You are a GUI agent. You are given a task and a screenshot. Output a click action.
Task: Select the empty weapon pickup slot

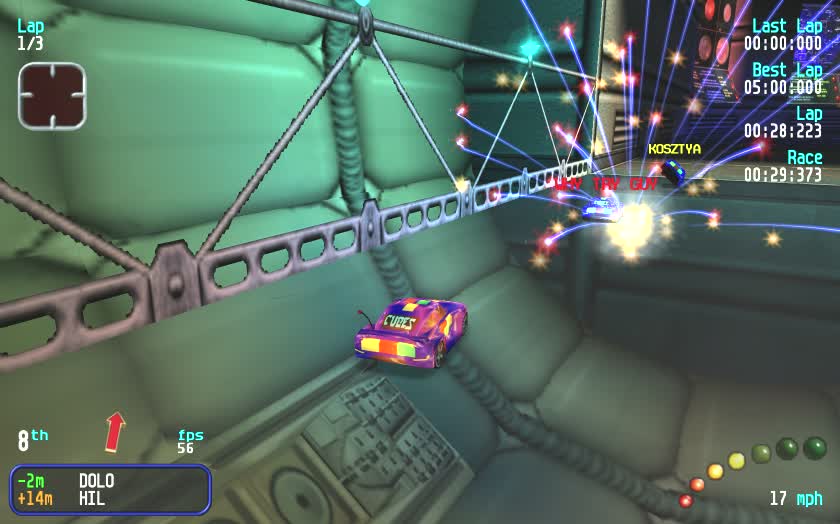pyautogui.click(x=52, y=96)
